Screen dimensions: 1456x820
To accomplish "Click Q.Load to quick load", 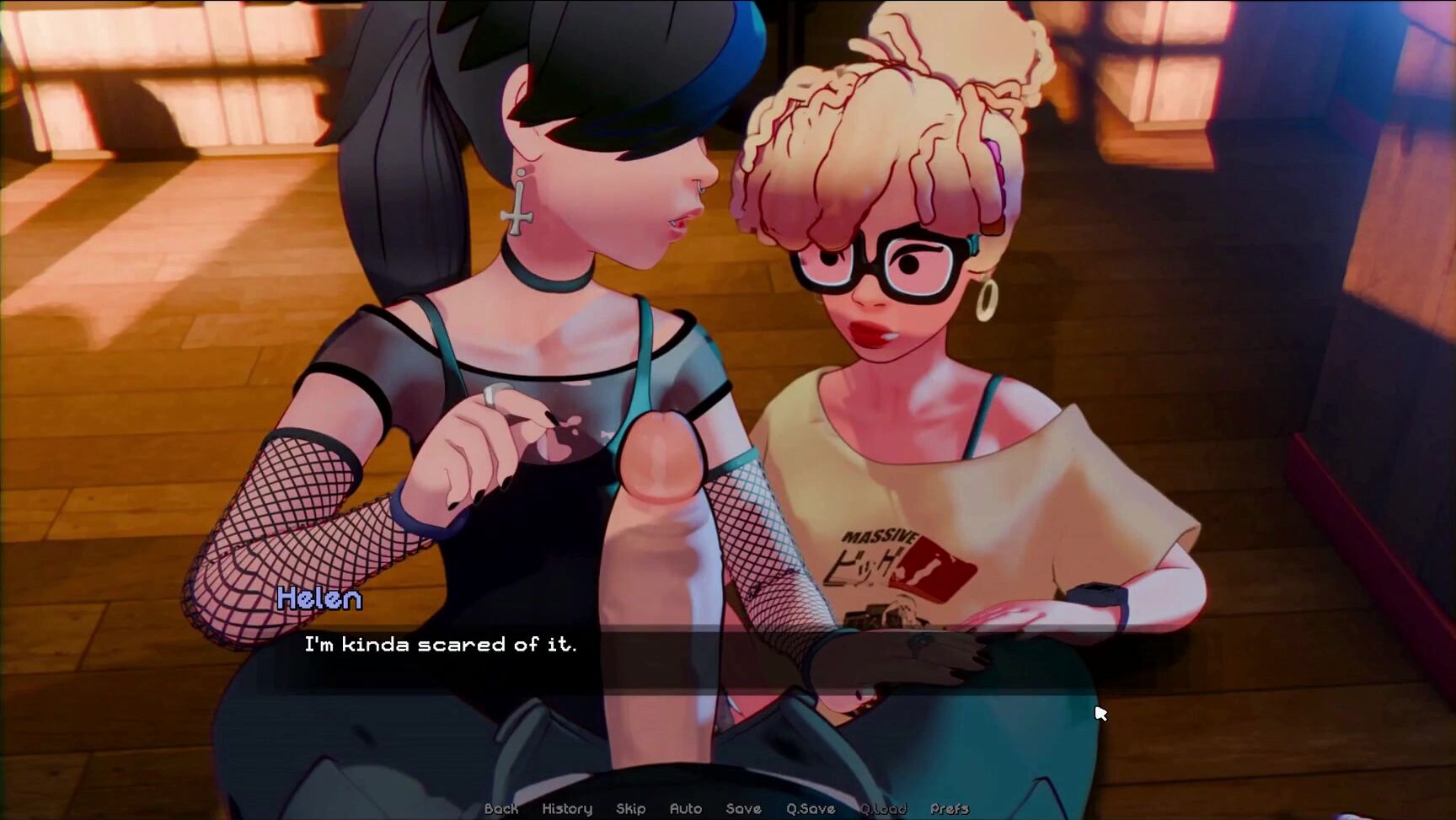I will [883, 809].
